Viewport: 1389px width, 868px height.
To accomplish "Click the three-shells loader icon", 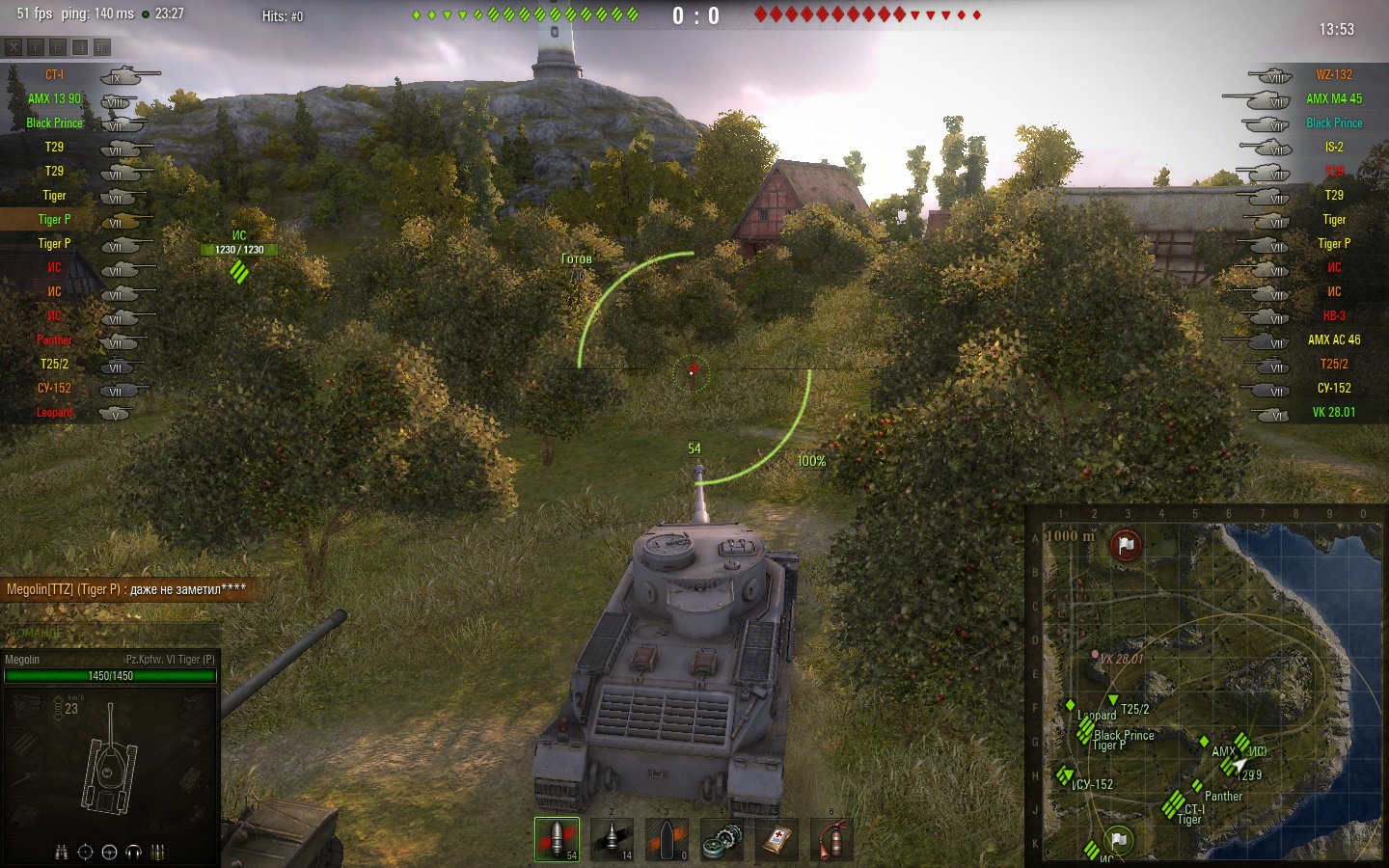I will tap(157, 852).
